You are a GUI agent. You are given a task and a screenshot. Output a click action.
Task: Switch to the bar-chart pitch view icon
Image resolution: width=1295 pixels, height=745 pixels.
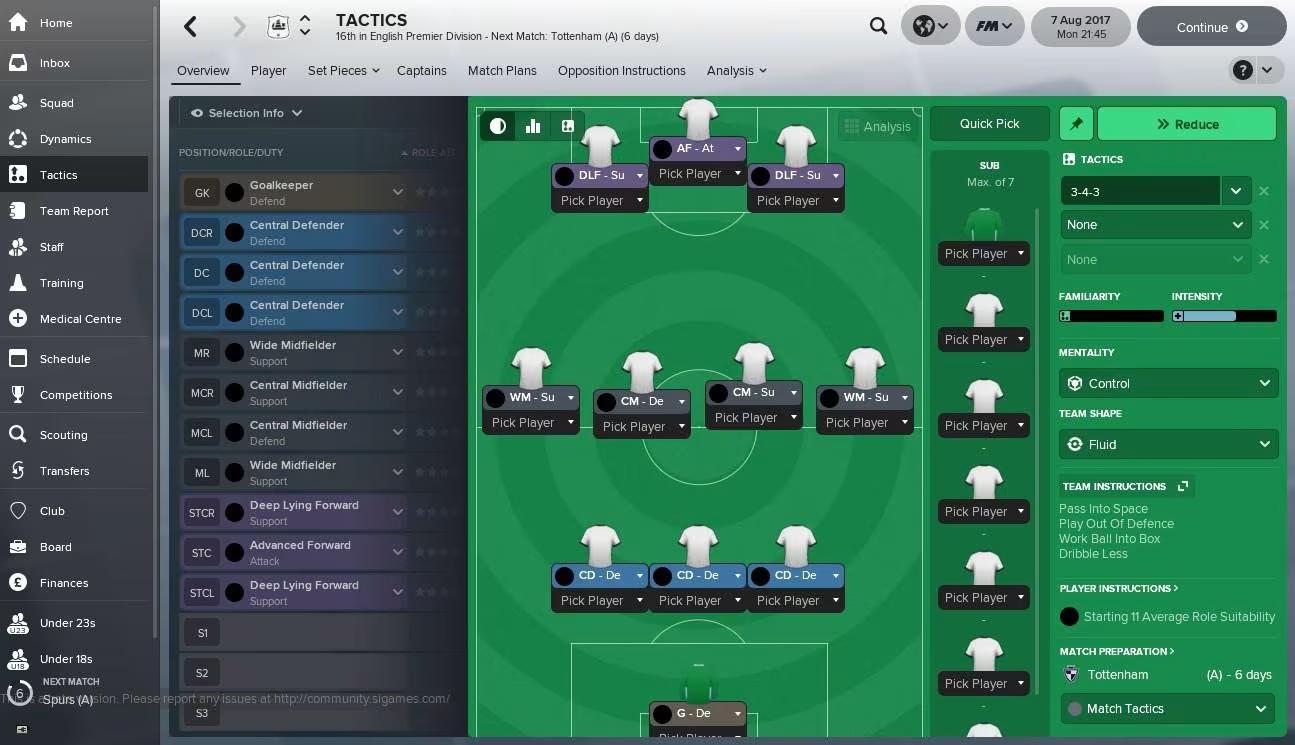pos(533,126)
